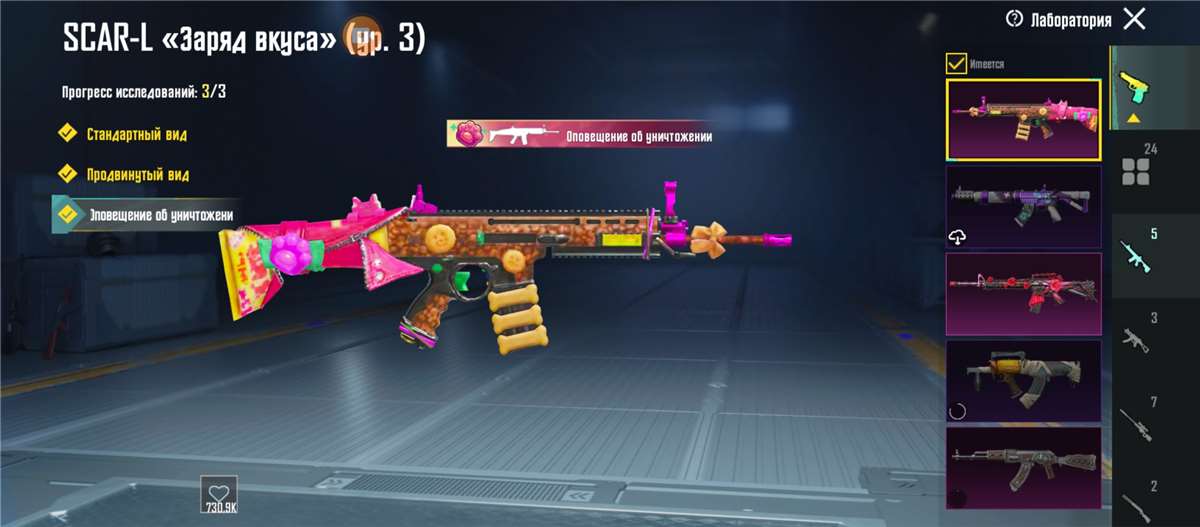Like the skin with the heart button

pyautogui.click(x=218, y=494)
